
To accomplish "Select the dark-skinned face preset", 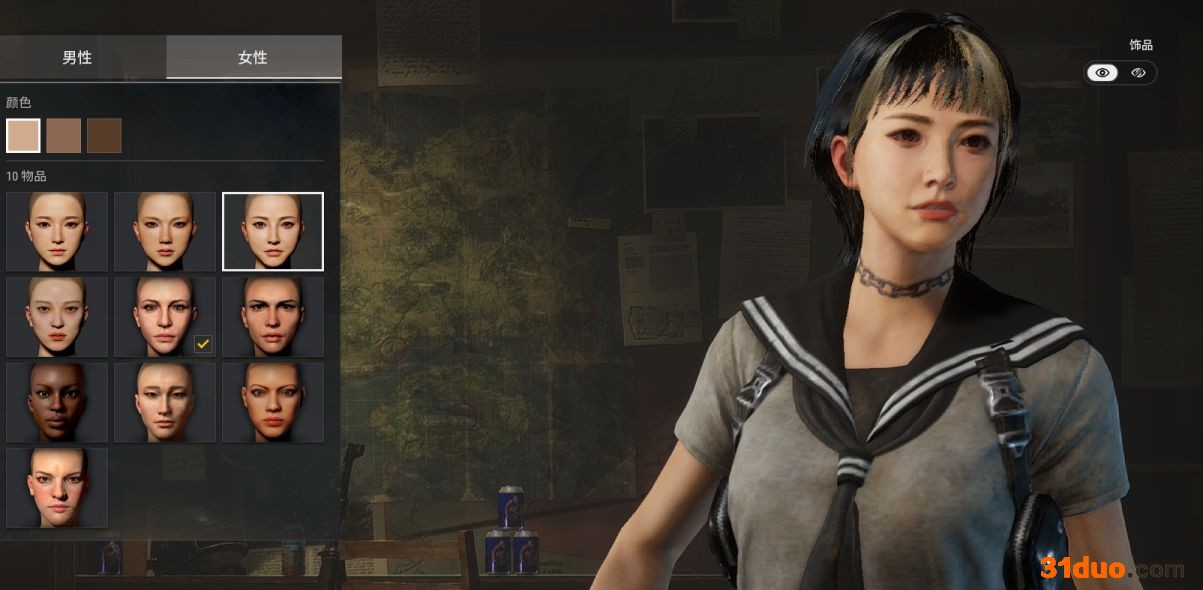I will coord(57,401).
